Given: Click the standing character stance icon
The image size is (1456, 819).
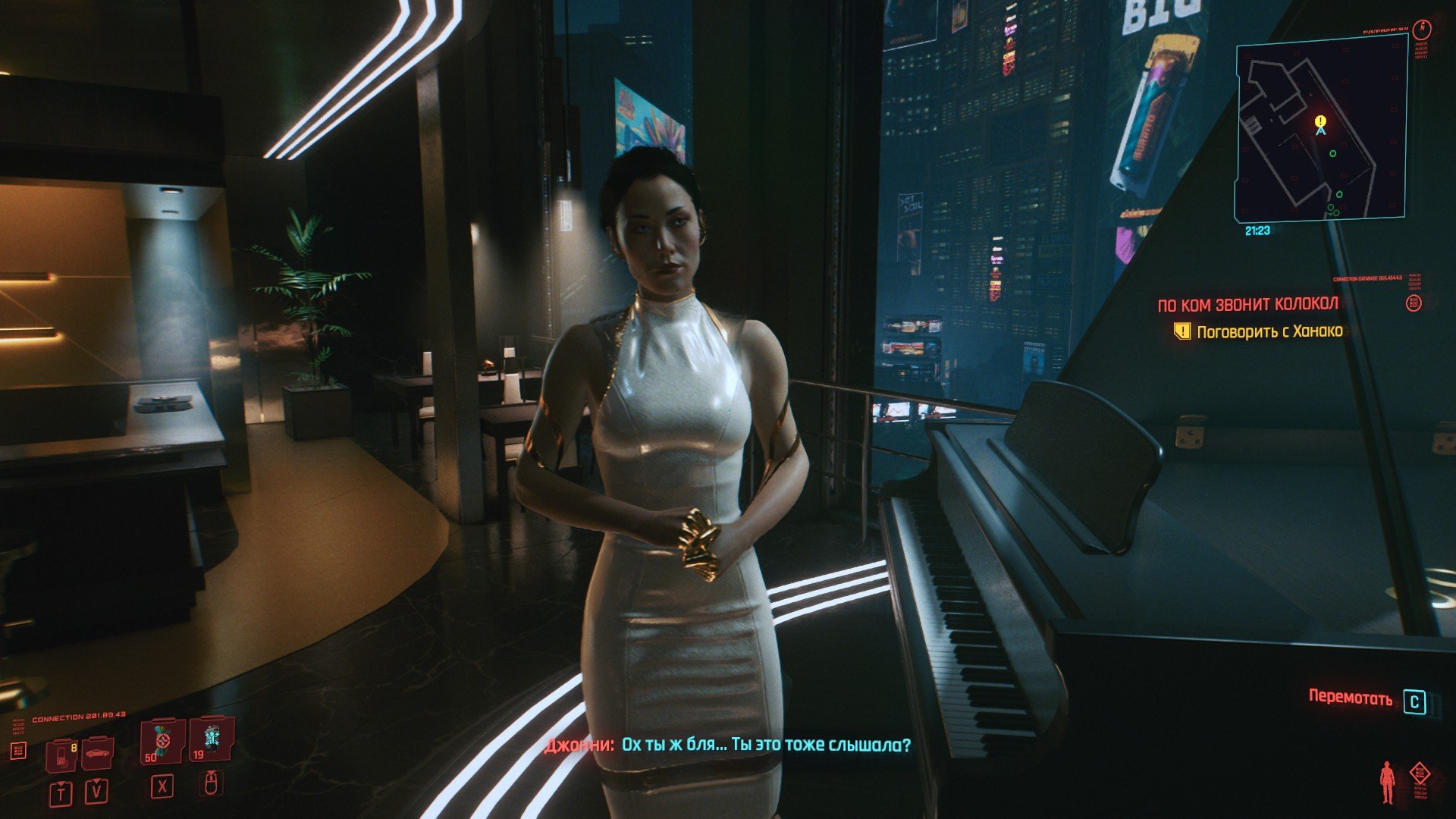Looking at the screenshot, I should click(x=1387, y=783).
